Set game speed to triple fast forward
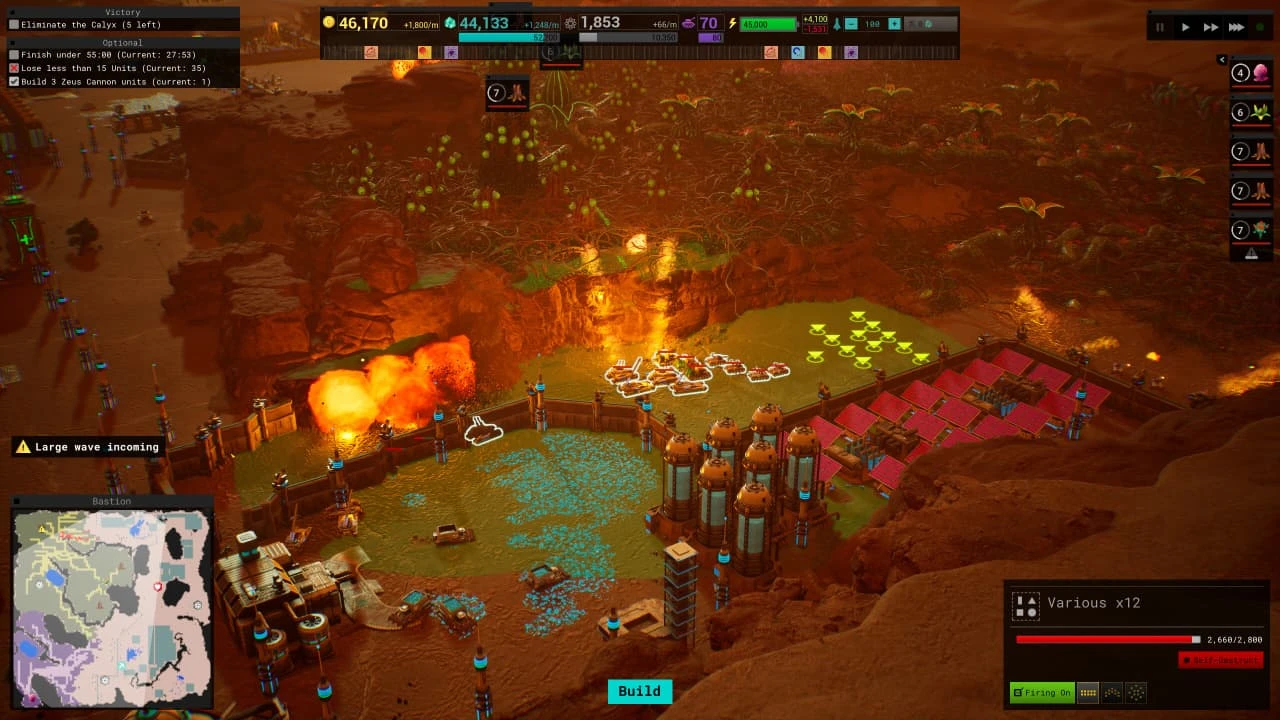This screenshot has width=1280, height=720. point(1237,27)
